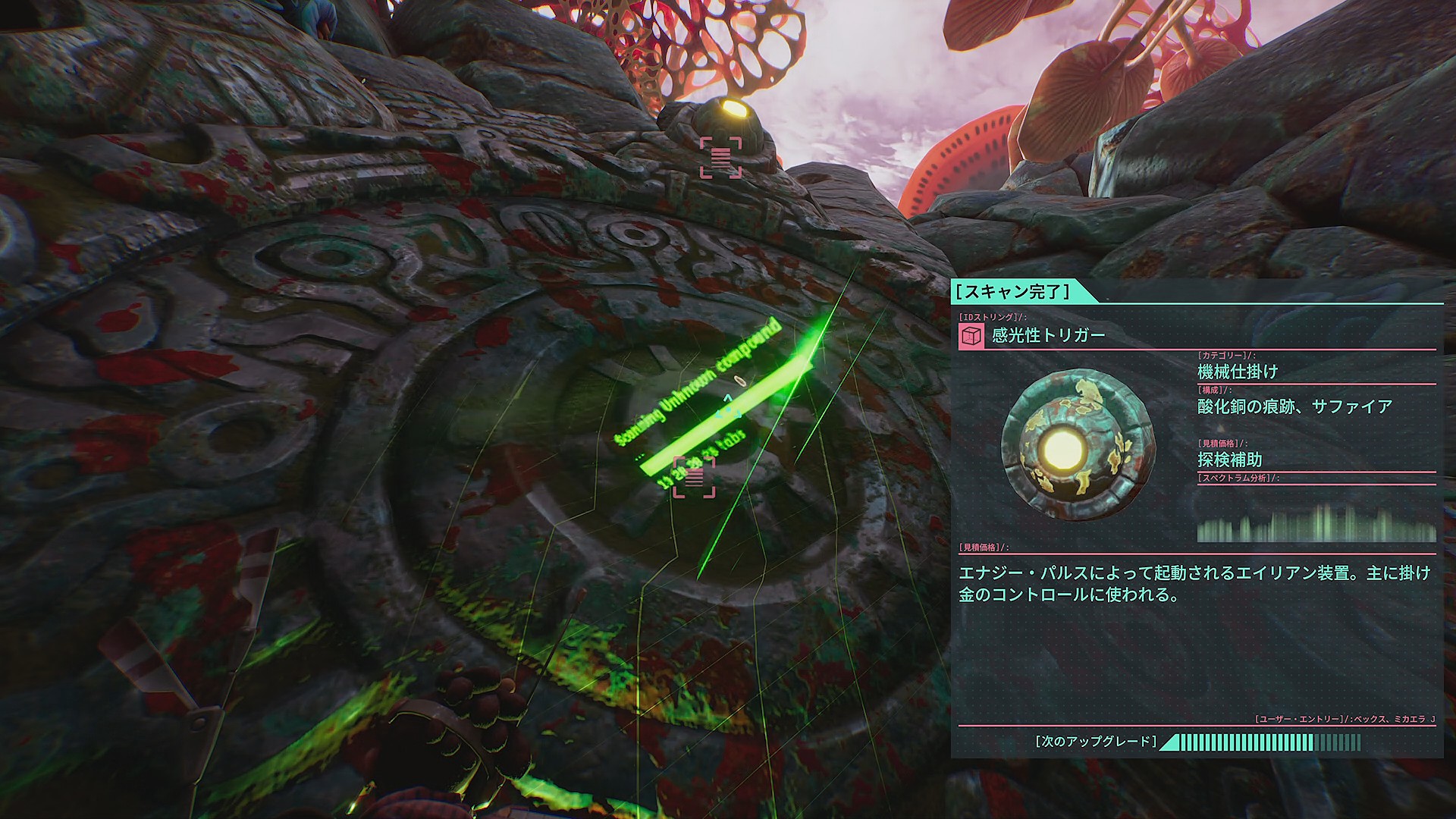Click the スキャン完了 panel header
The image size is (1456, 819).
pos(1013,291)
